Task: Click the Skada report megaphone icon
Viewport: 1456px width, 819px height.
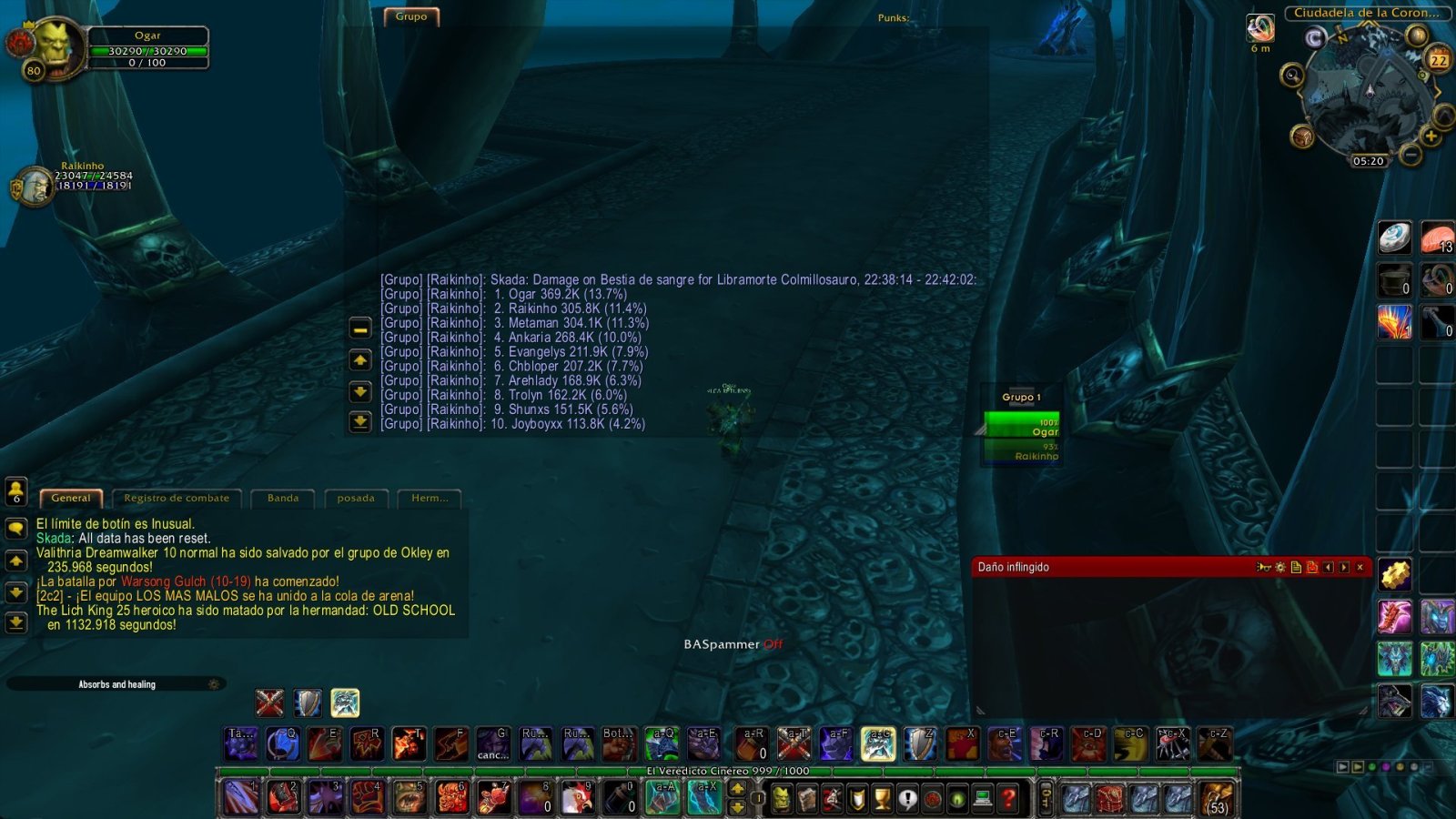Action: click(x=1264, y=567)
